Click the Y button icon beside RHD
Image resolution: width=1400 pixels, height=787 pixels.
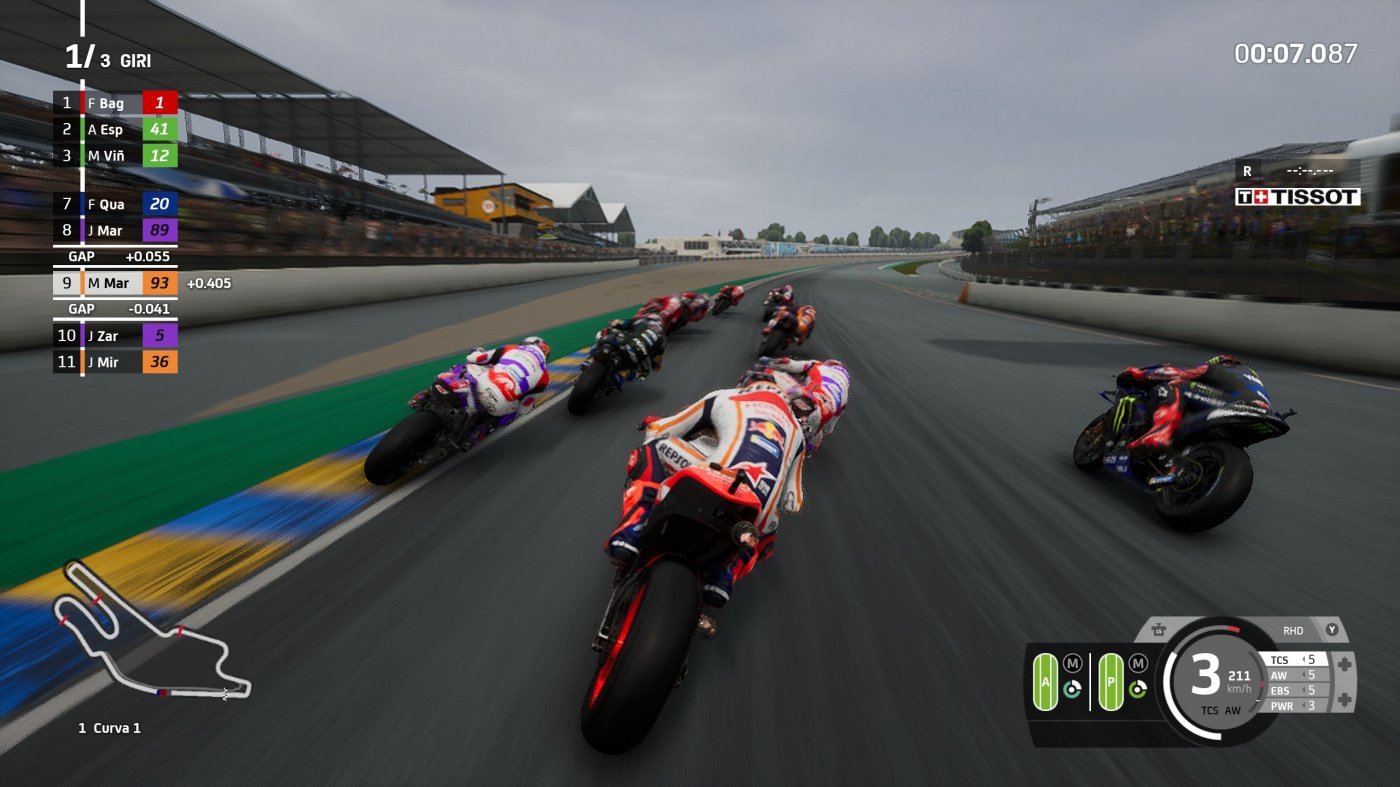pos(1333,630)
